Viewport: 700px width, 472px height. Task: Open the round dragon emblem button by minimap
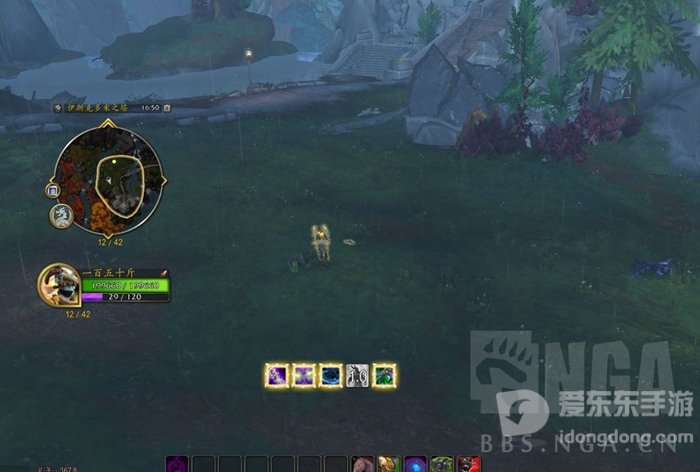61,215
